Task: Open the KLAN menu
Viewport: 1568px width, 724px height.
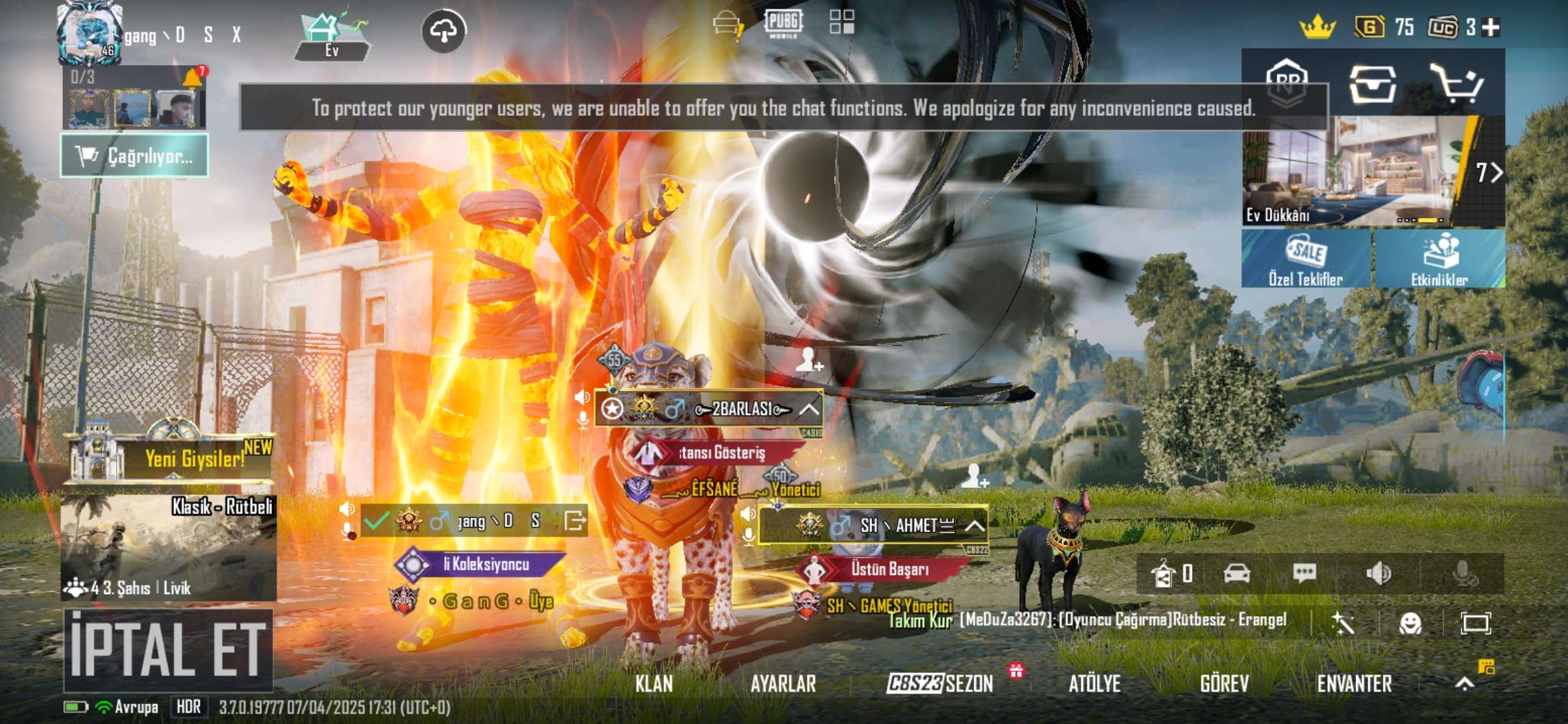Action: (654, 684)
